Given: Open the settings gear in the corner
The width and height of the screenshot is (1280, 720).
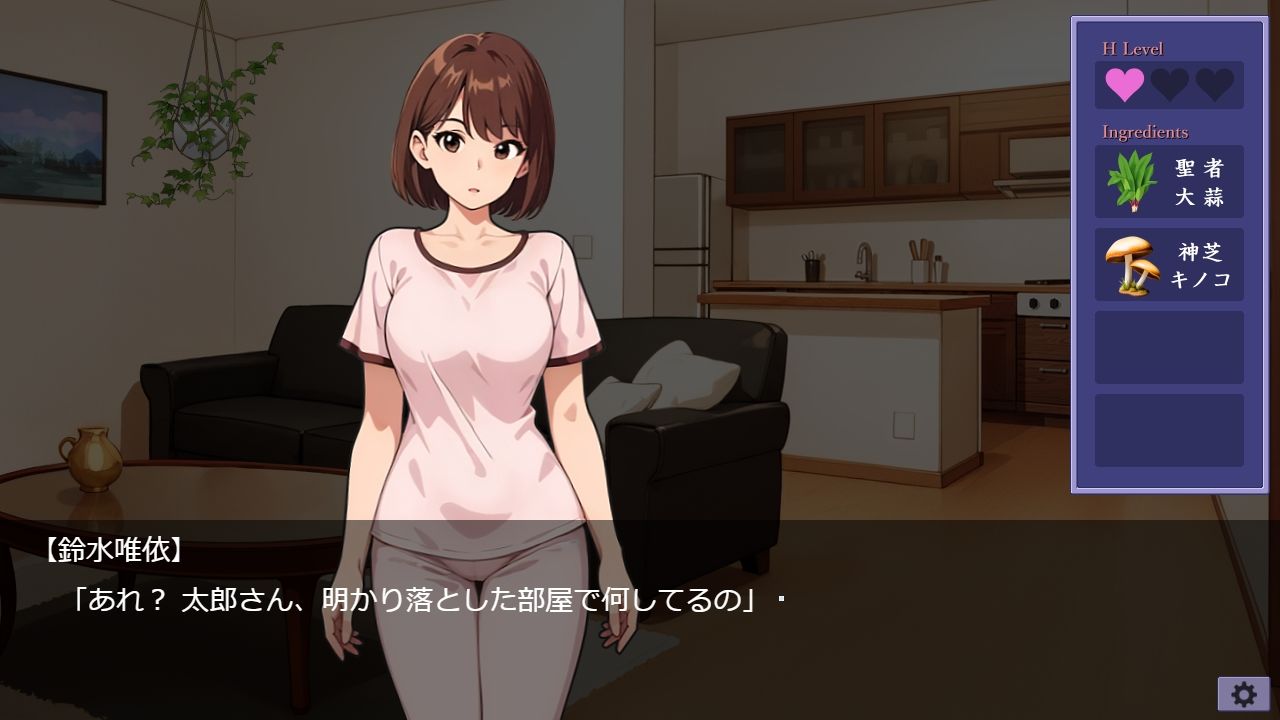Looking at the screenshot, I should (x=1242, y=692).
